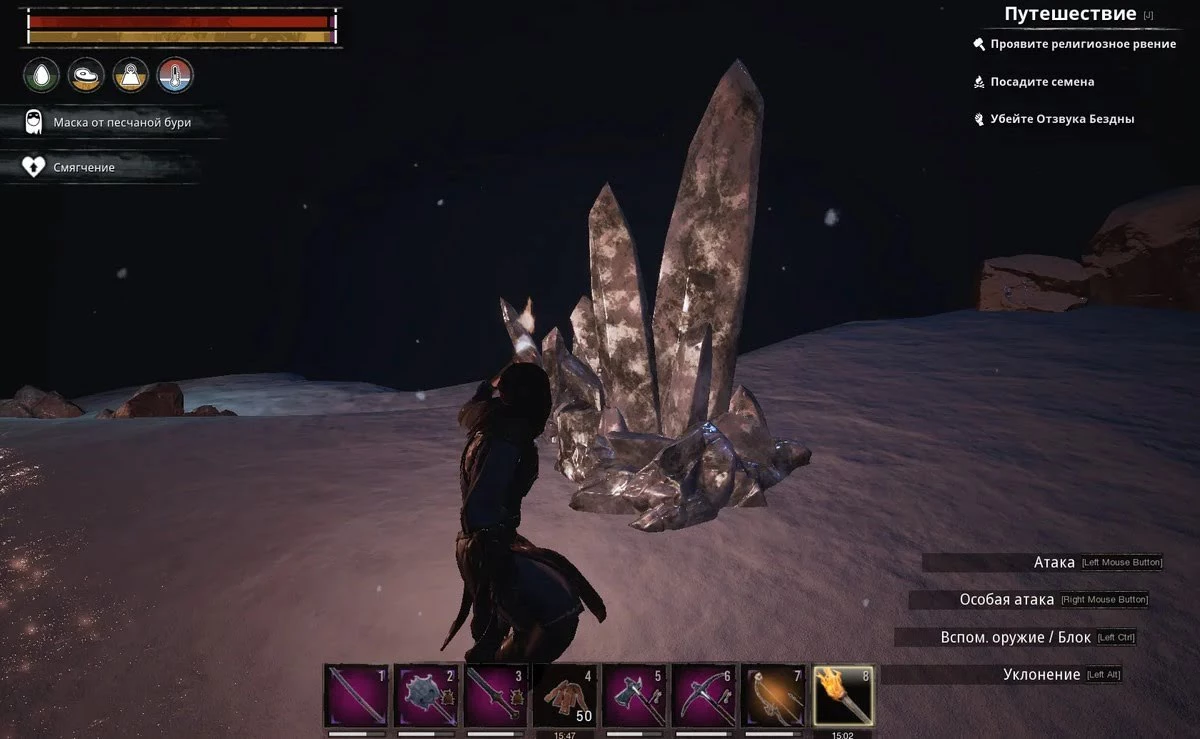Click the thermometer temperature icon
Image resolution: width=1200 pixels, height=739 pixels.
(x=175, y=75)
